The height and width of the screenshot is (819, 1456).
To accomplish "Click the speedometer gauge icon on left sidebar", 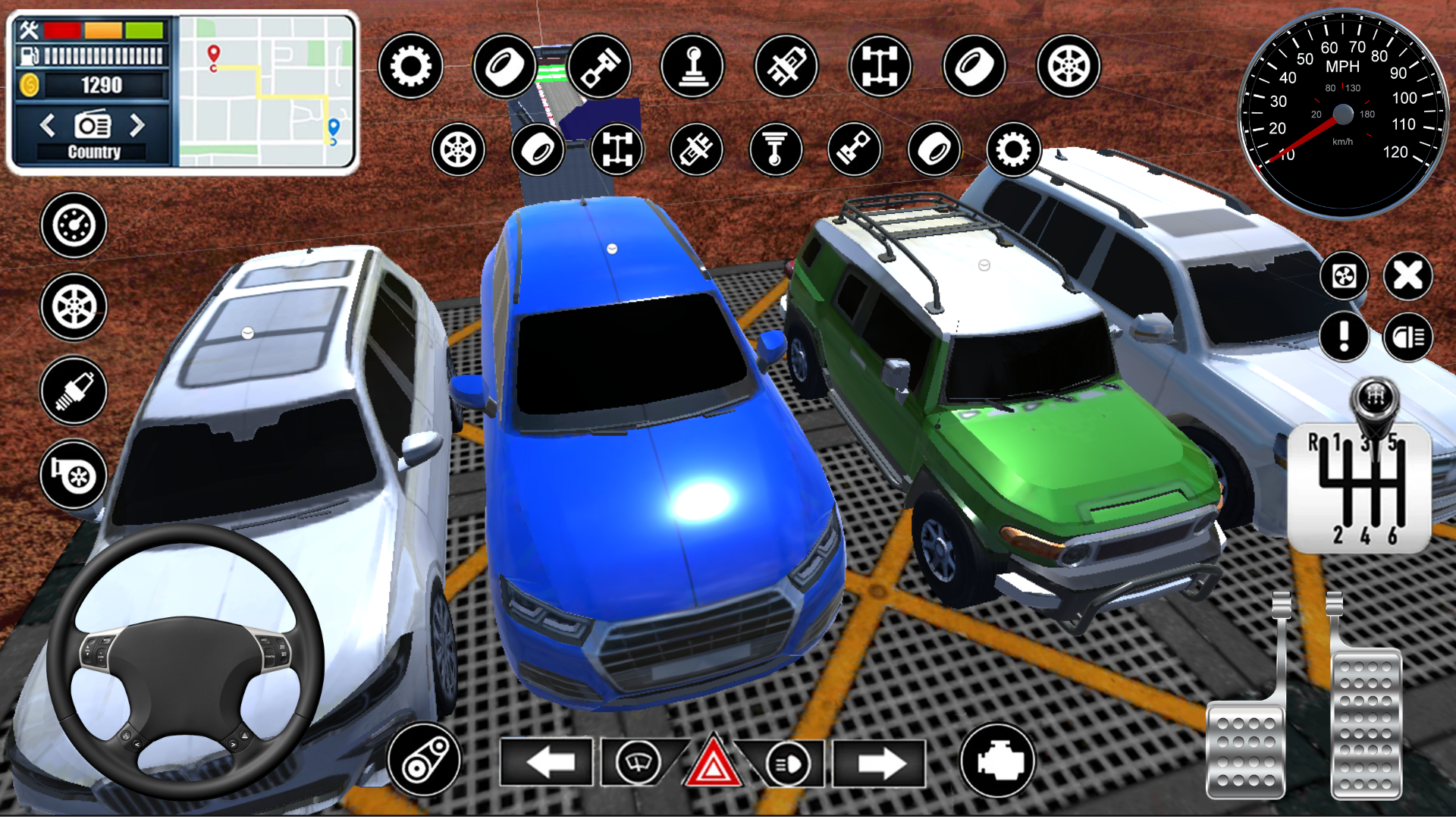I will pos(74,226).
